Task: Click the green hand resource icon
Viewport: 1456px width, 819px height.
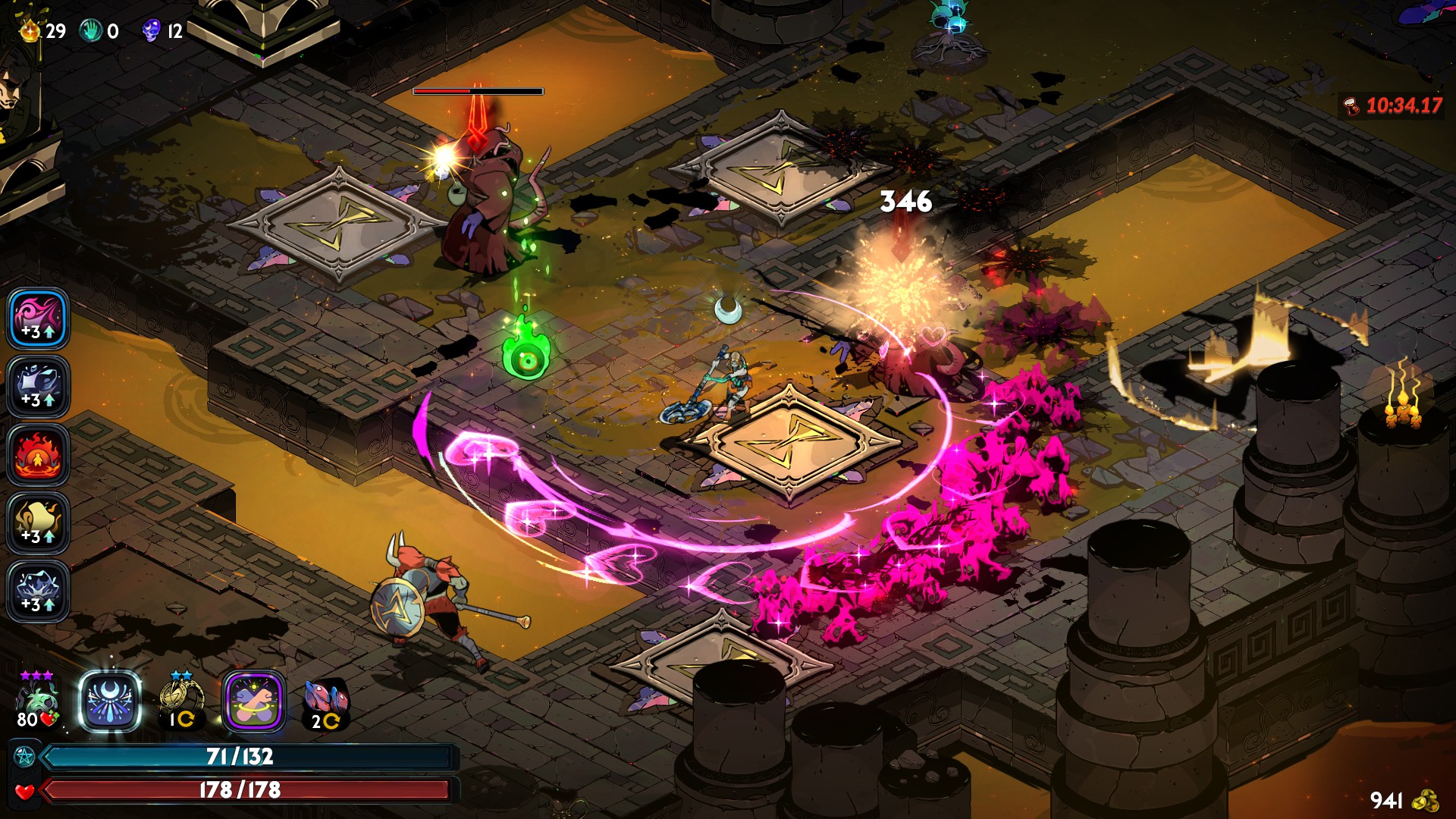Action: 91,31
